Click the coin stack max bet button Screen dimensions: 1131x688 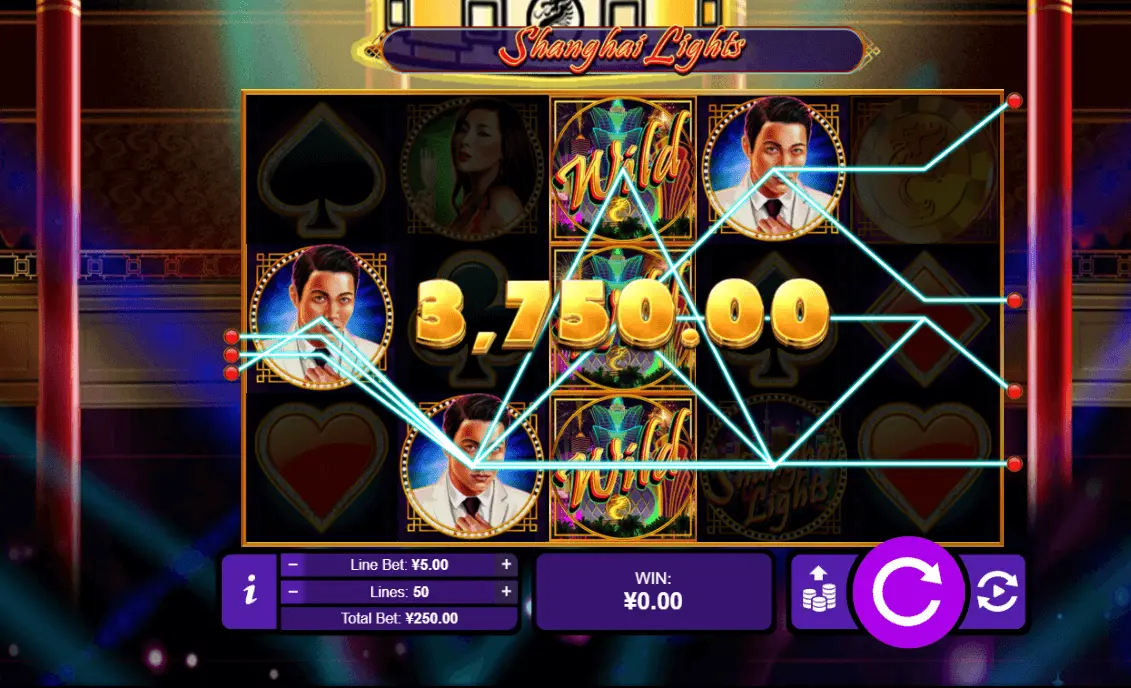[820, 593]
